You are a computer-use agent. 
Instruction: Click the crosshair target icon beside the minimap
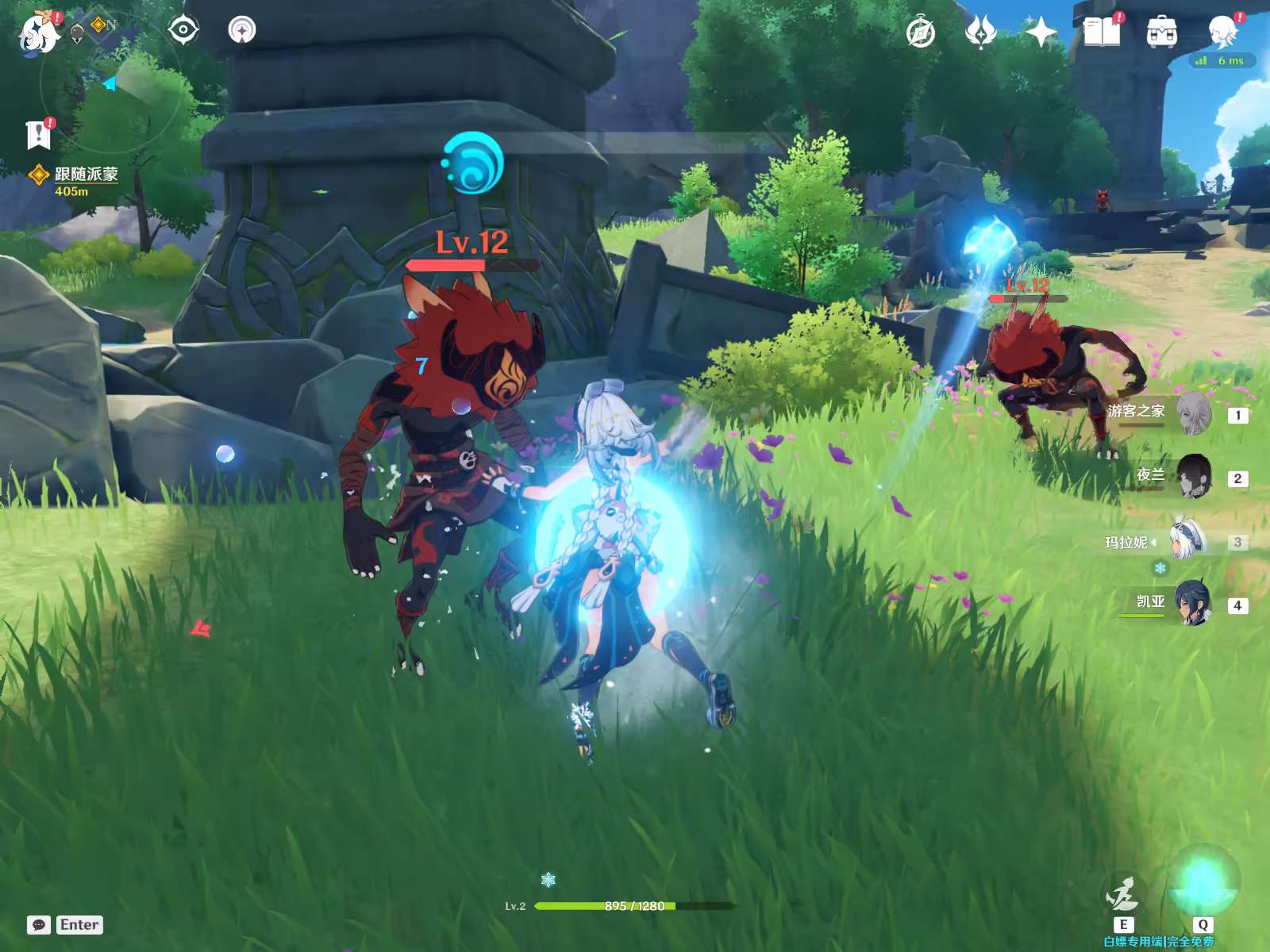click(183, 31)
